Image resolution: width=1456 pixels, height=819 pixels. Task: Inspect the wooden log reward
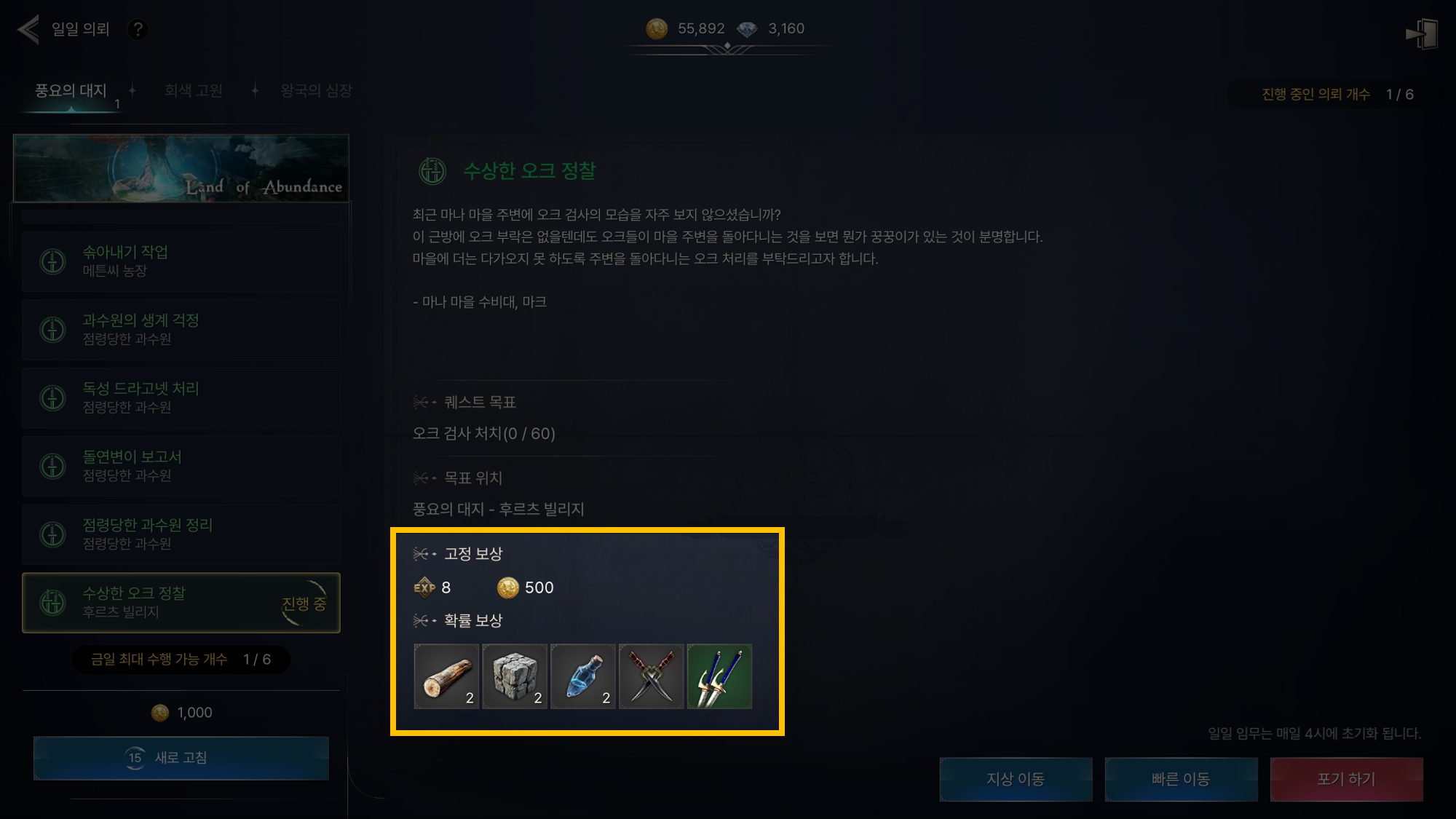pos(446,676)
